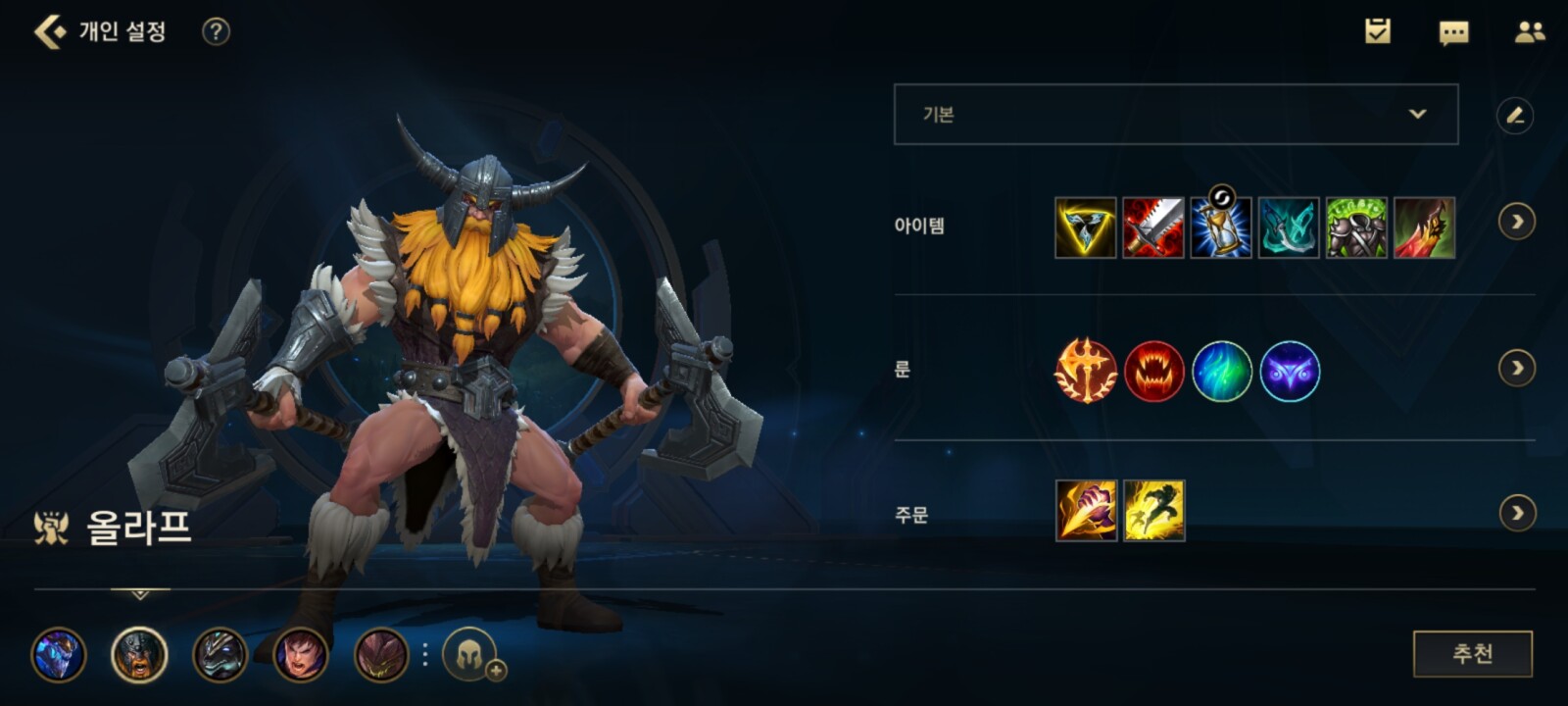Image resolution: width=1568 pixels, height=706 pixels.
Task: Select the Conqueror keystone rune
Action: tap(1086, 372)
